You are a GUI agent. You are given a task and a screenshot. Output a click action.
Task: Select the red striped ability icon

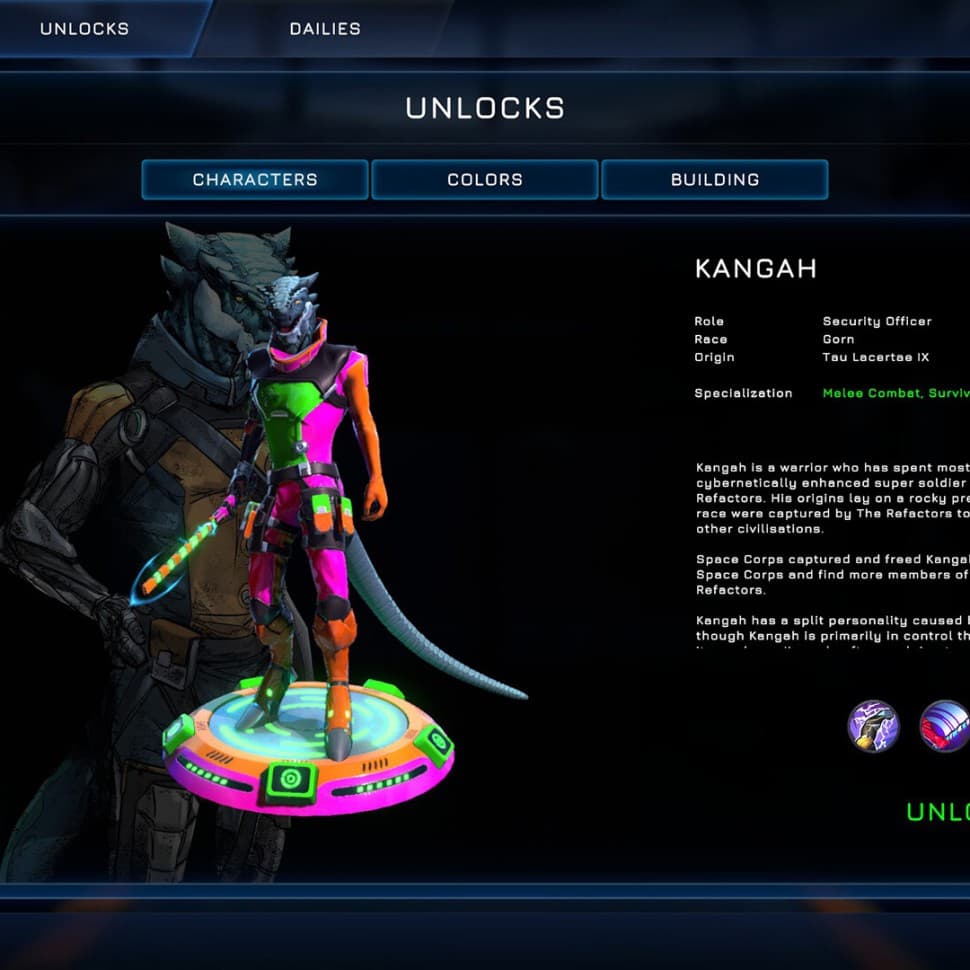coord(944,725)
